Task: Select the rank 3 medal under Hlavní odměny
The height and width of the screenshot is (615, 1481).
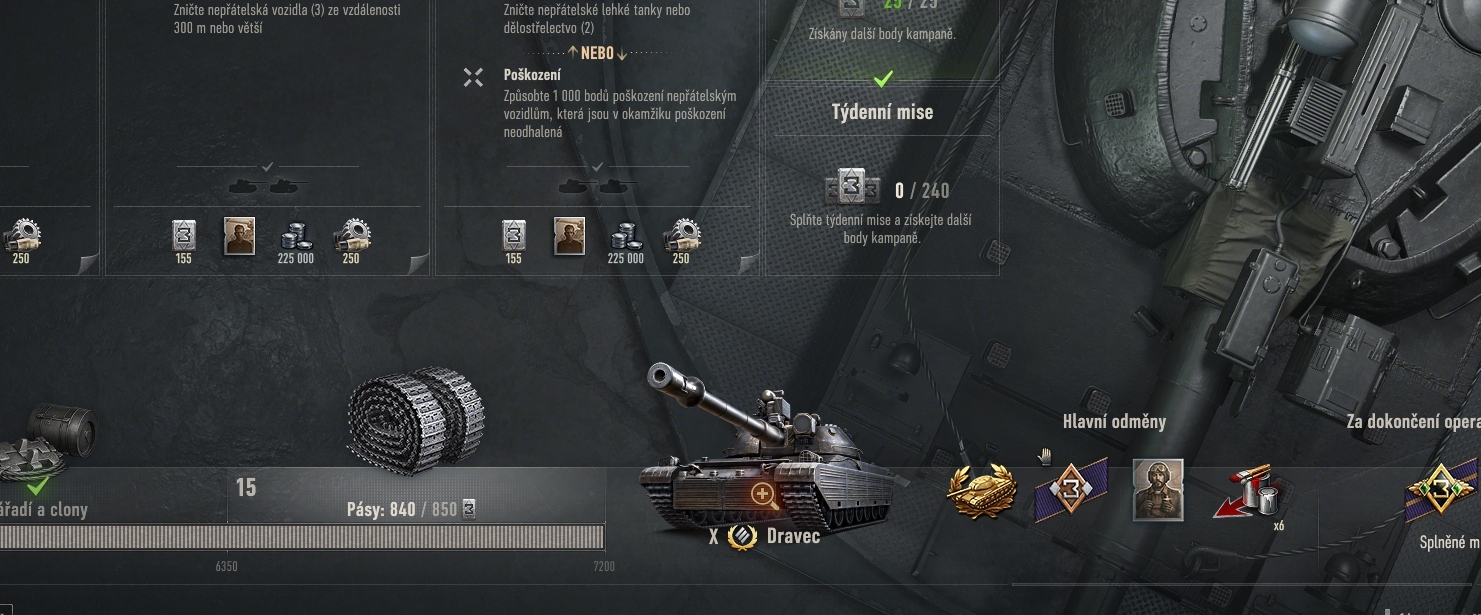Action: pyautogui.click(x=1070, y=490)
